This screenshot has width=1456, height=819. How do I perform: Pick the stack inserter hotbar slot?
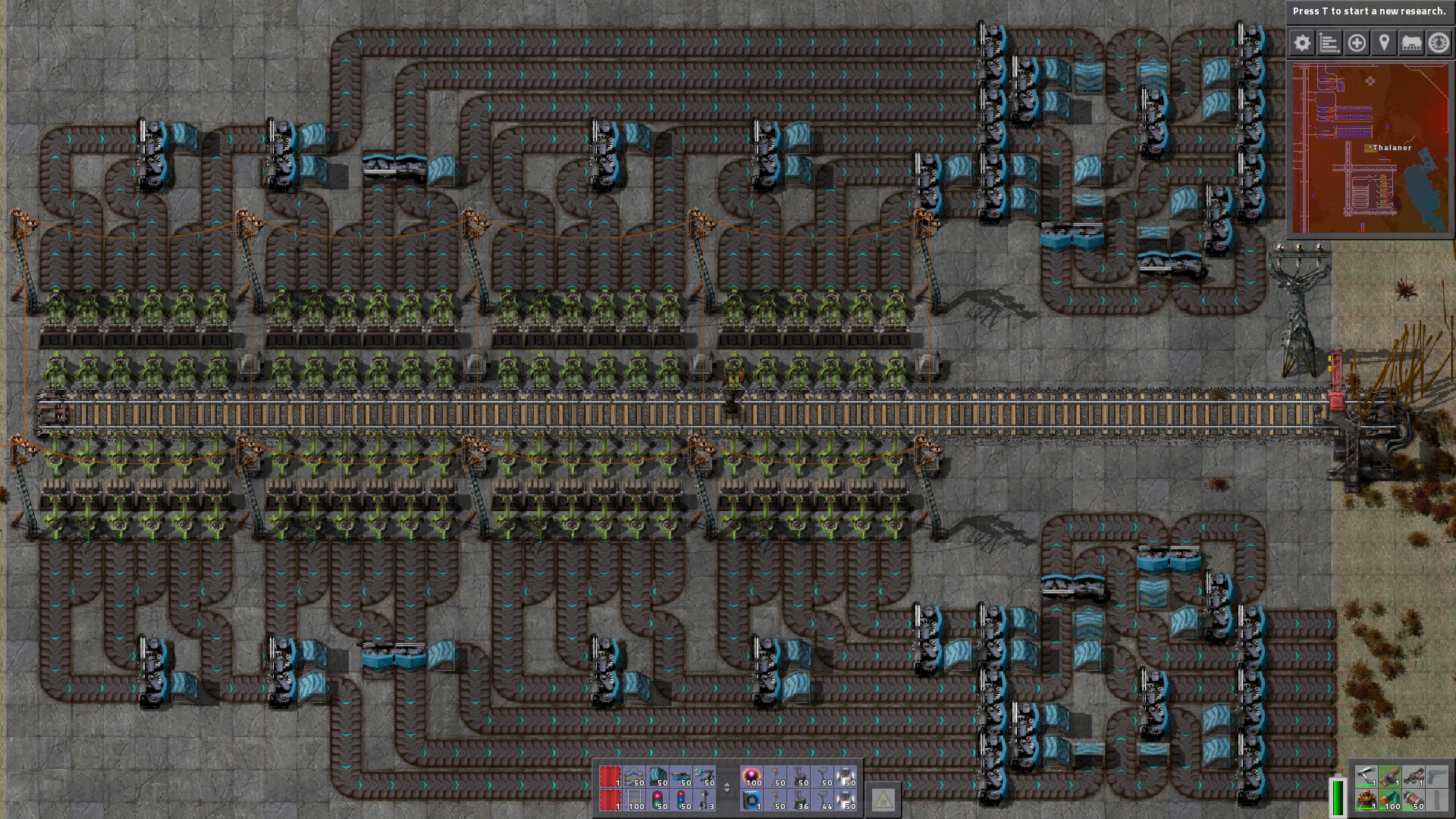pos(704,777)
